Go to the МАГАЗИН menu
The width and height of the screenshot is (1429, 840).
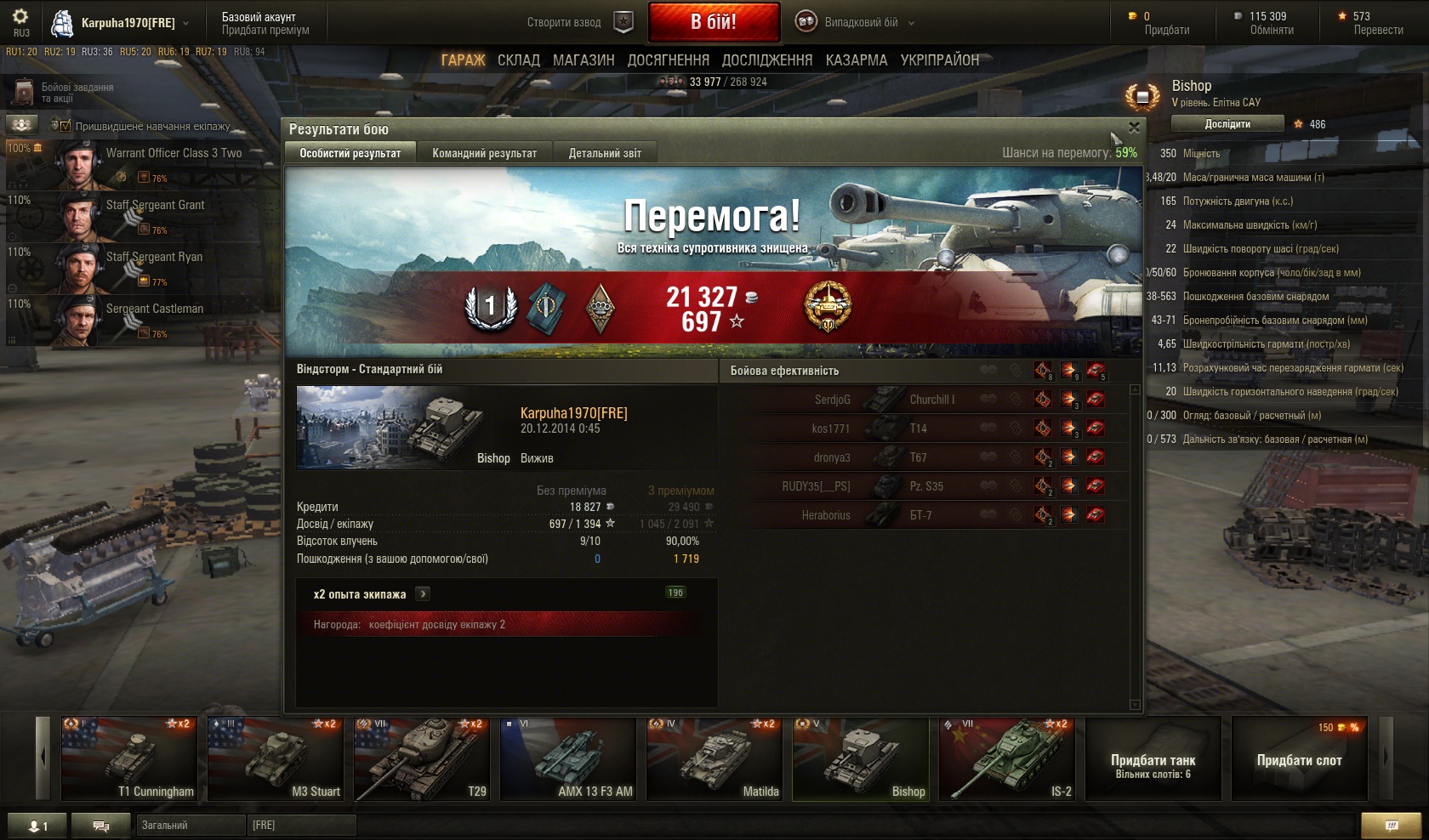point(584,60)
